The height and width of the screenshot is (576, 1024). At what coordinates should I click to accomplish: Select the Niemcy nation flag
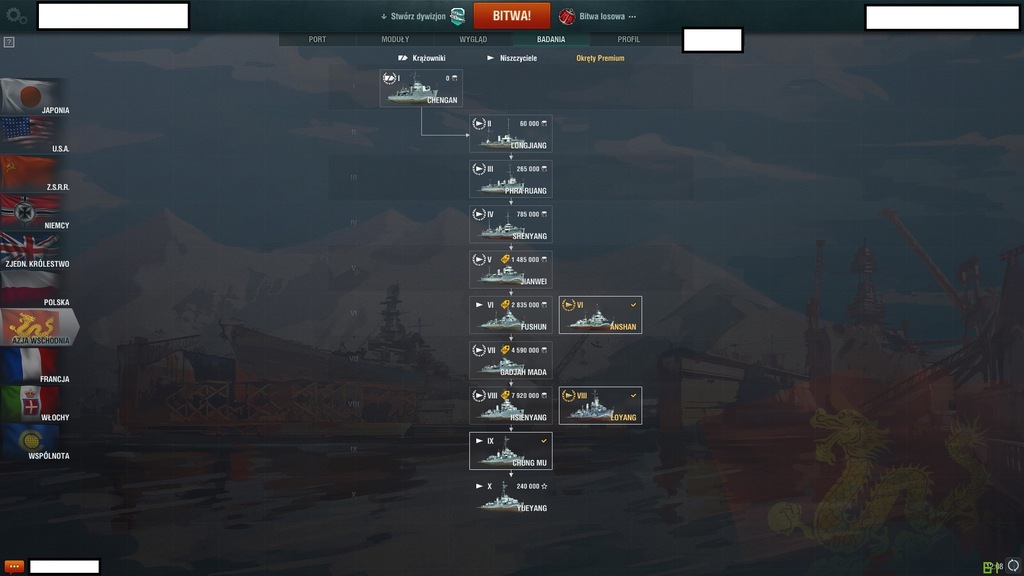click(35, 212)
